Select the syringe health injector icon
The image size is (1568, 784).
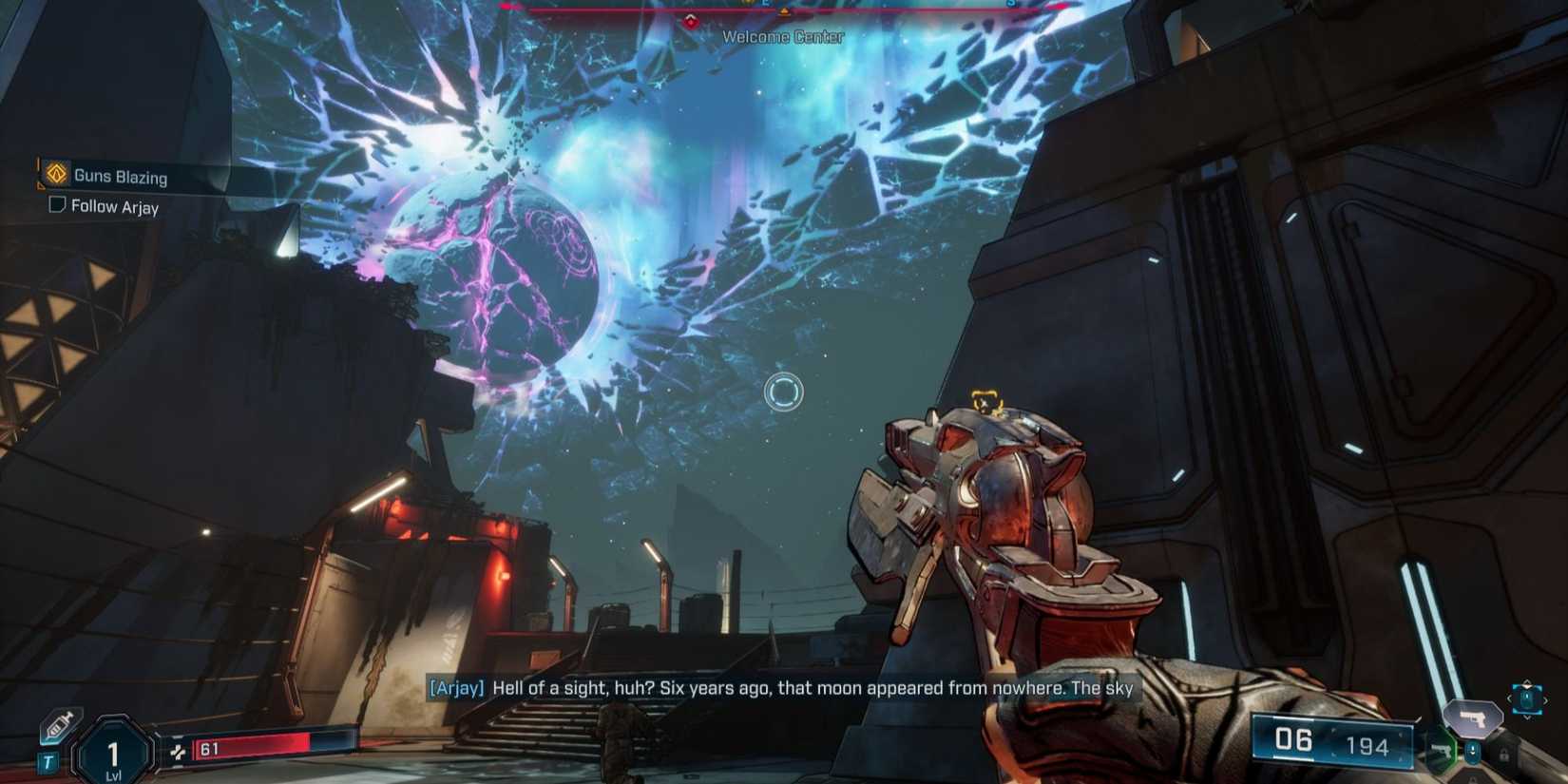(x=57, y=727)
